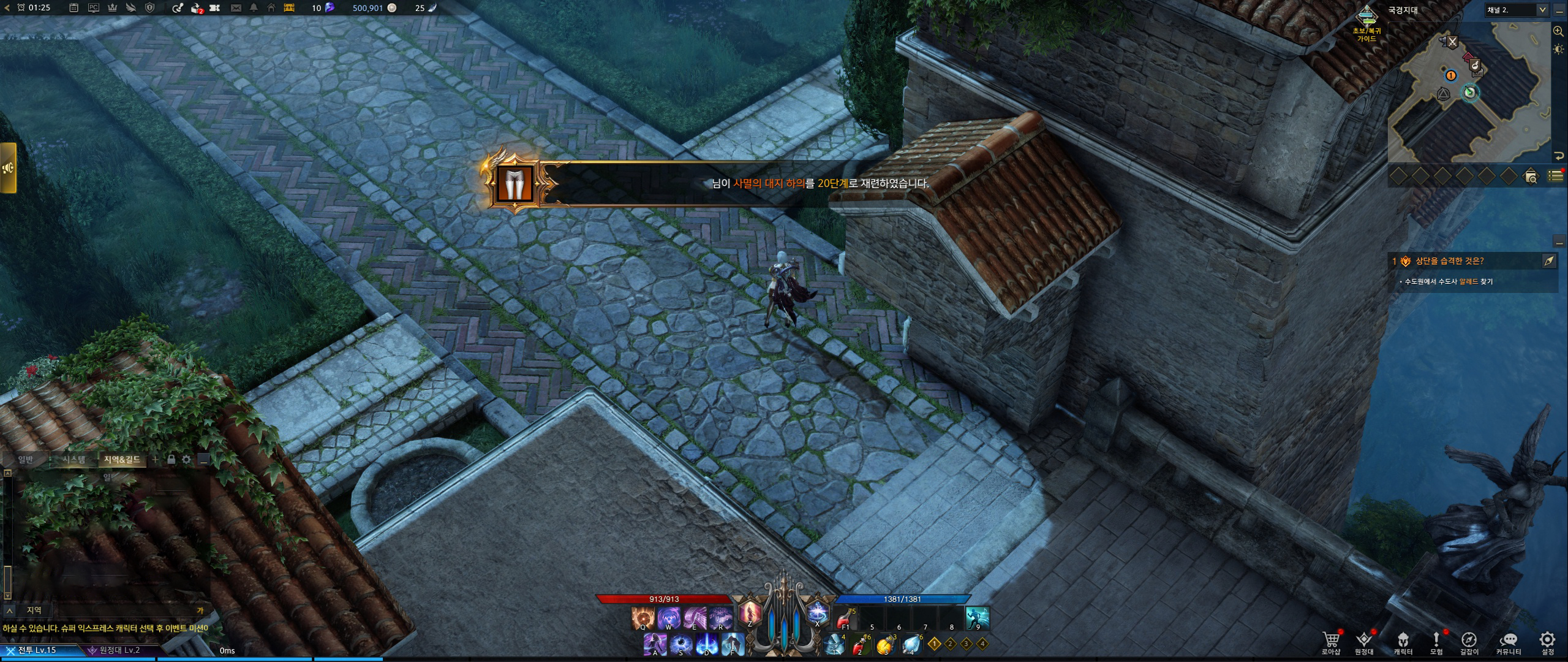The width and height of the screenshot is (1568, 662).
Task: Activate the Q fiery orb skill
Action: pos(643,617)
